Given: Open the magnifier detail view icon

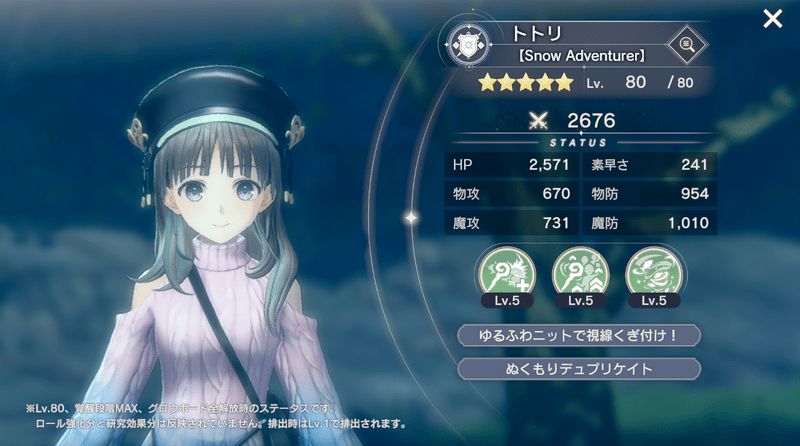Looking at the screenshot, I should [x=686, y=44].
